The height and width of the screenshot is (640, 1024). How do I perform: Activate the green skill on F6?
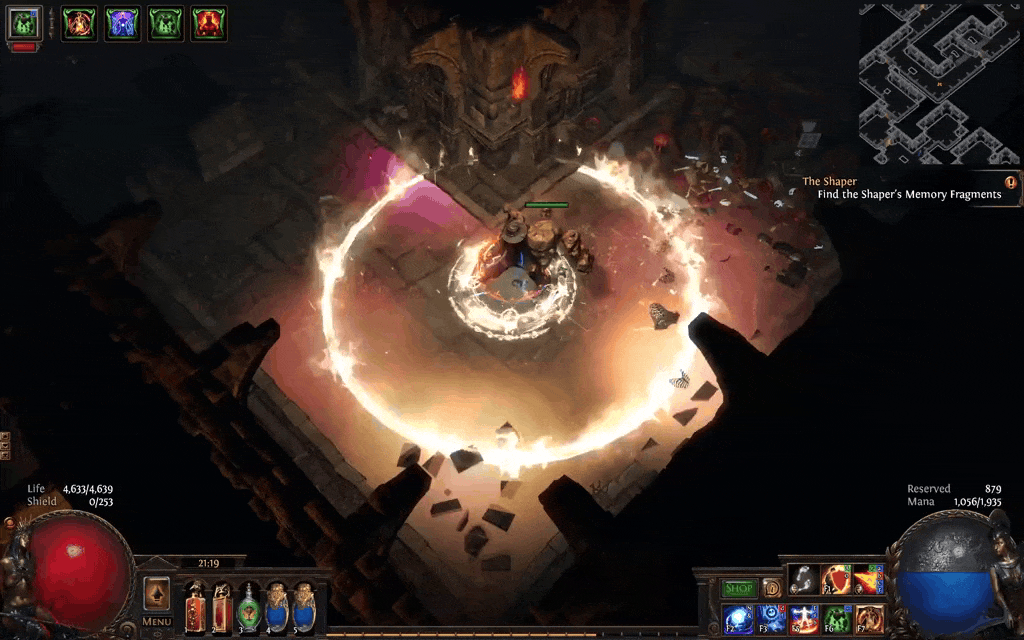[836, 619]
